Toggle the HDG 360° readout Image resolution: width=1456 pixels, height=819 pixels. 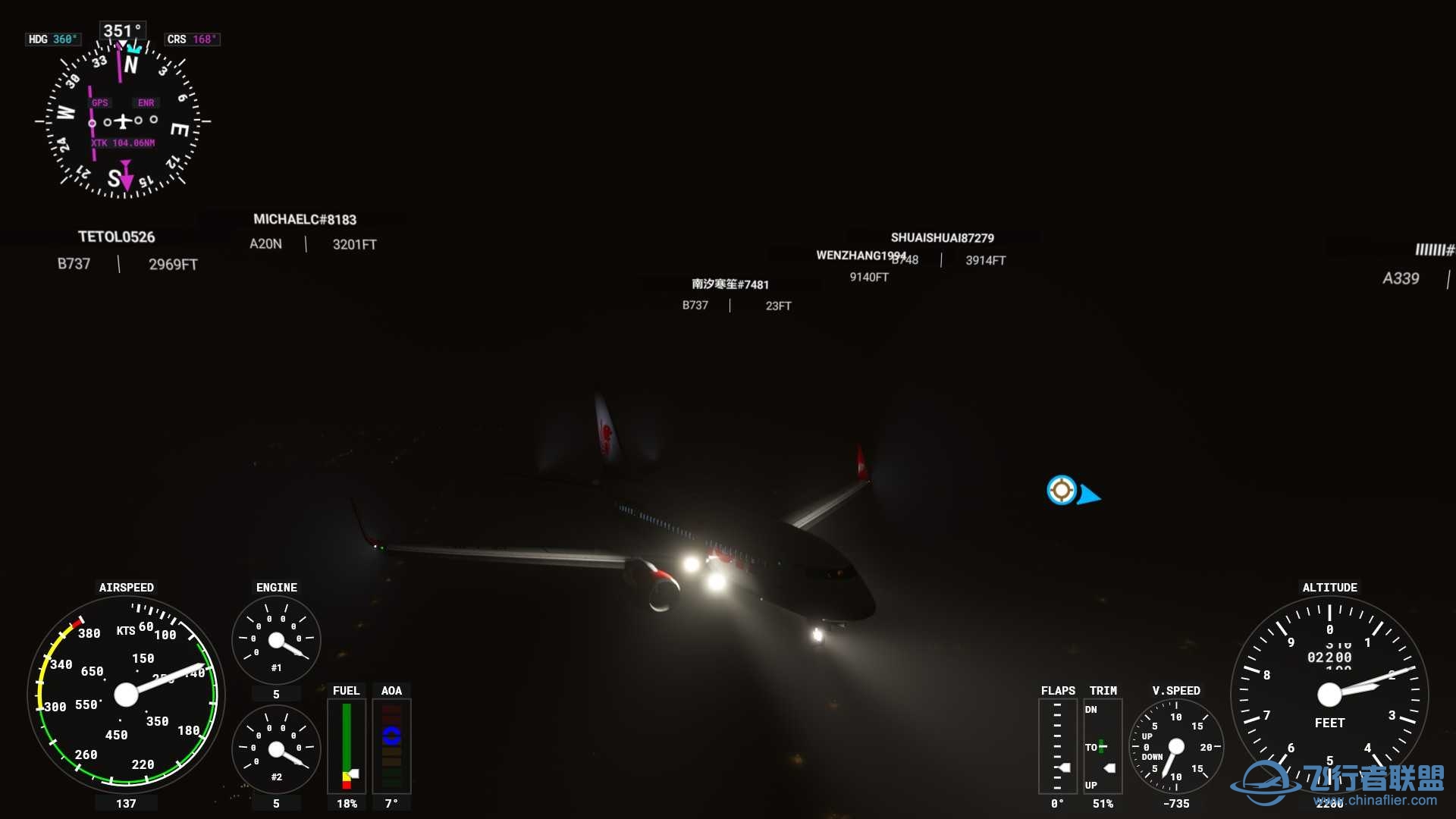tap(53, 39)
